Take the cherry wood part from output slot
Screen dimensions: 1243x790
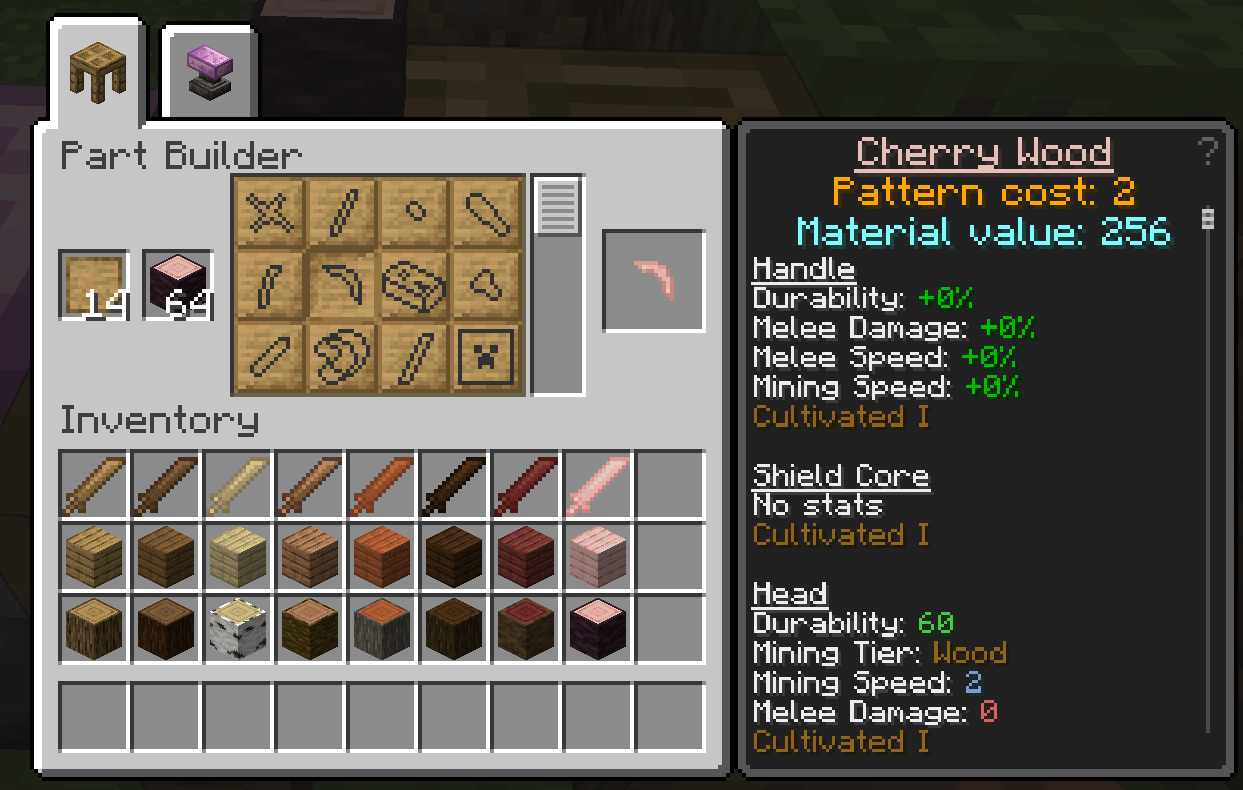tap(654, 281)
